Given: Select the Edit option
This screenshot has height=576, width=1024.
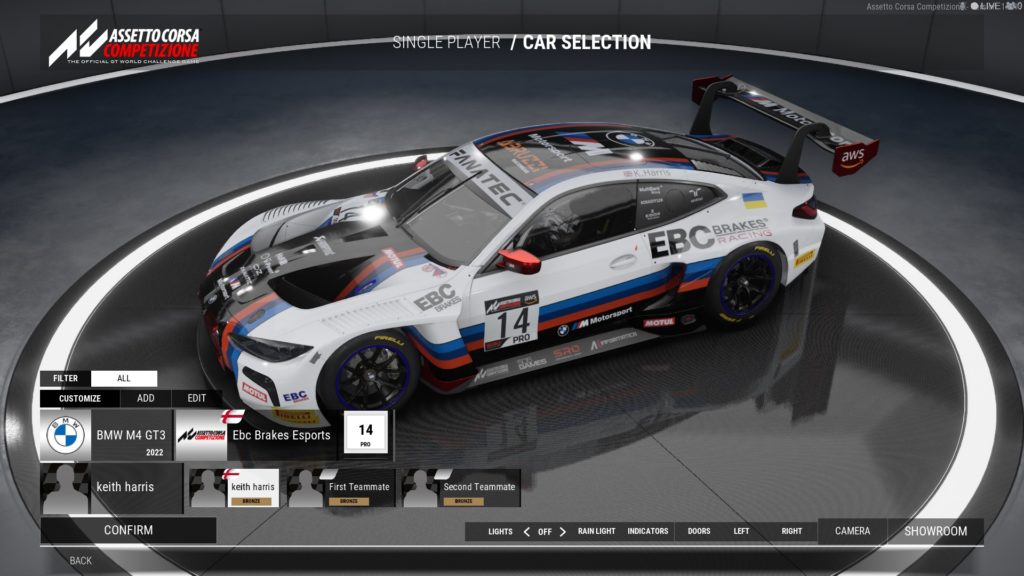Looking at the screenshot, I should [x=197, y=398].
